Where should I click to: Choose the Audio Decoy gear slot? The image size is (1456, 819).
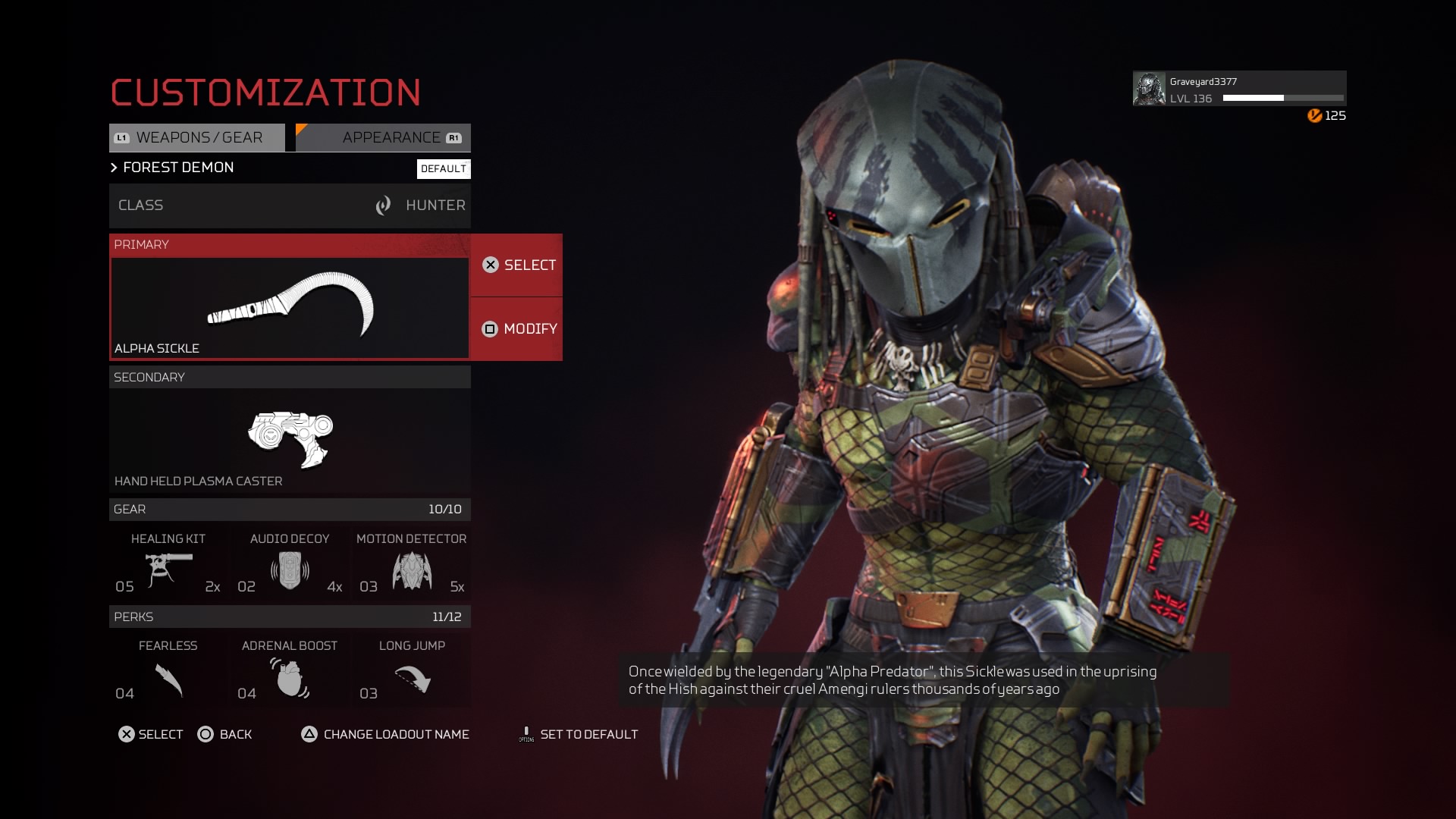click(x=290, y=563)
